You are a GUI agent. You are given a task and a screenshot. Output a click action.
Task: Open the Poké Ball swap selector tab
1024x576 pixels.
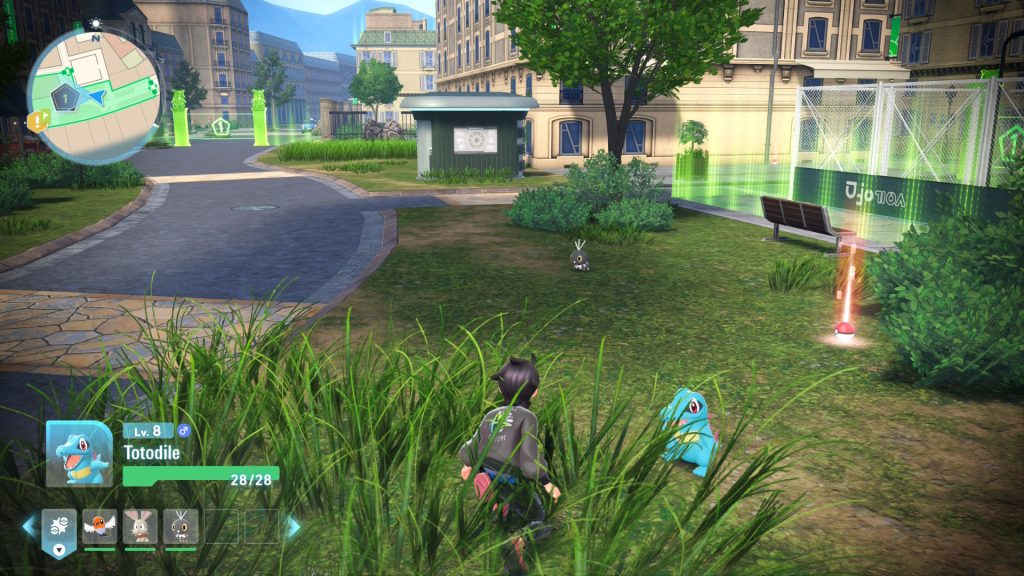(x=59, y=531)
